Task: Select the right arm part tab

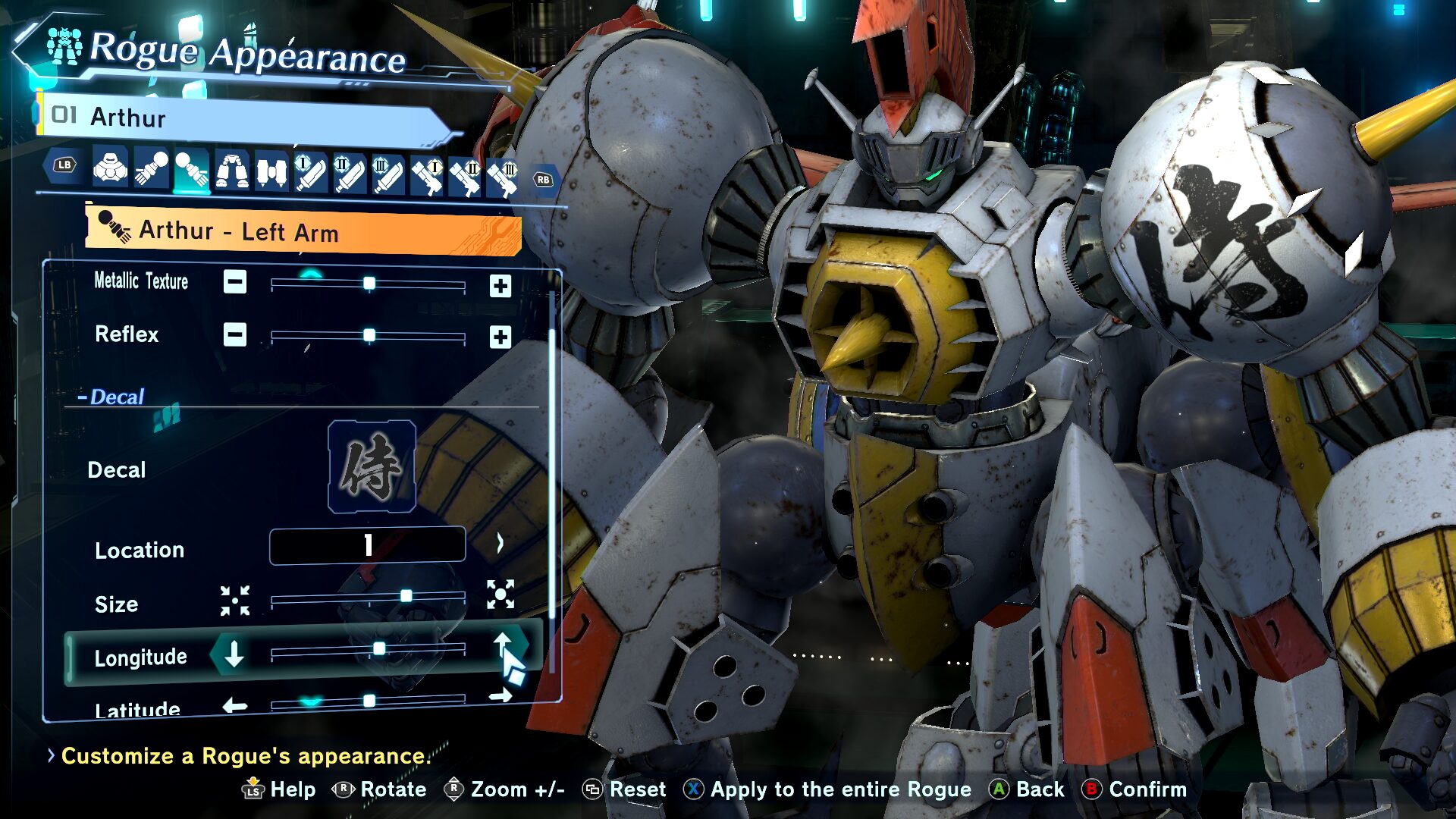Action: click(x=151, y=168)
